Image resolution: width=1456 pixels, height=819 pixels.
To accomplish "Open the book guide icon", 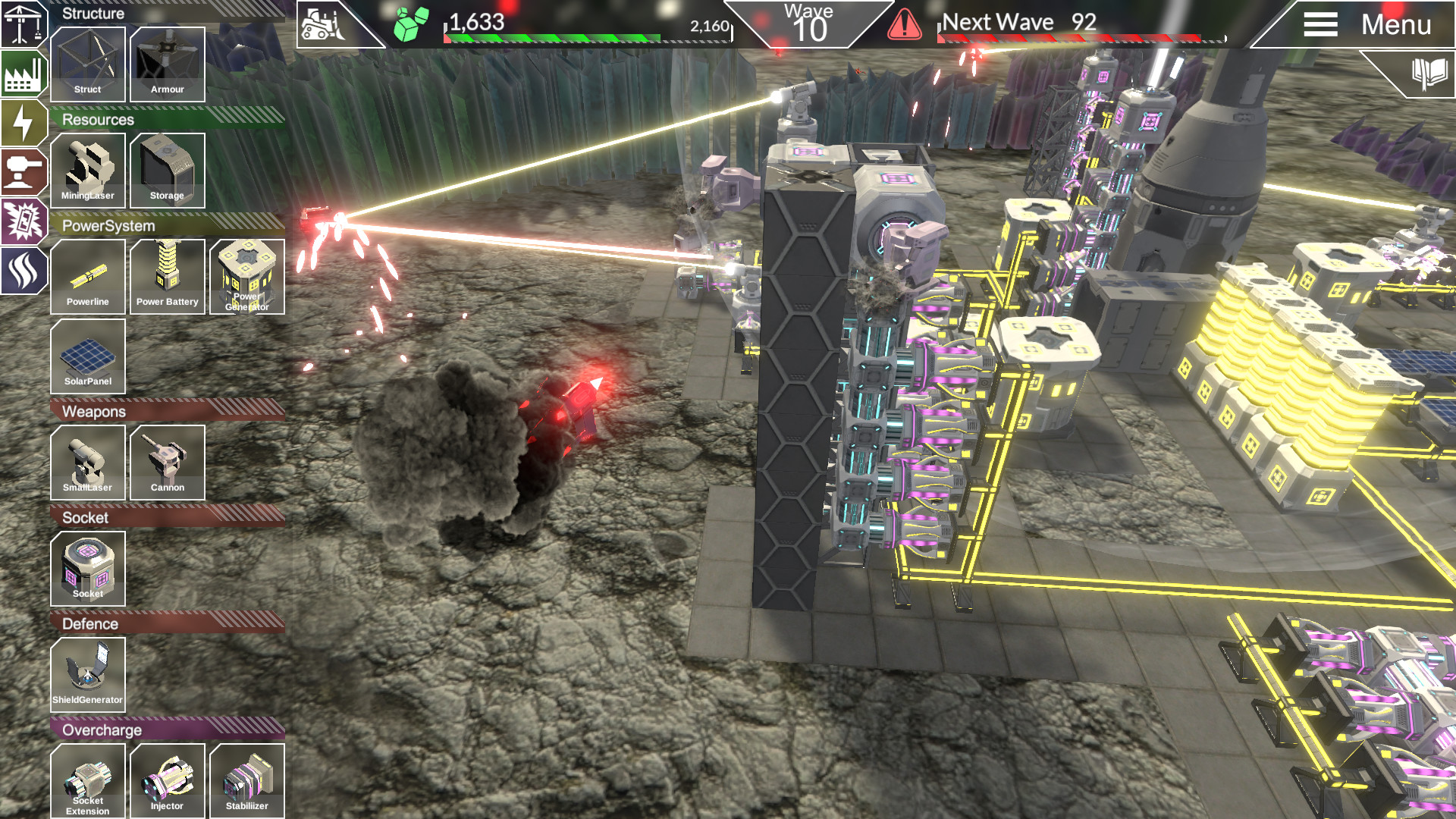I will [x=1428, y=74].
